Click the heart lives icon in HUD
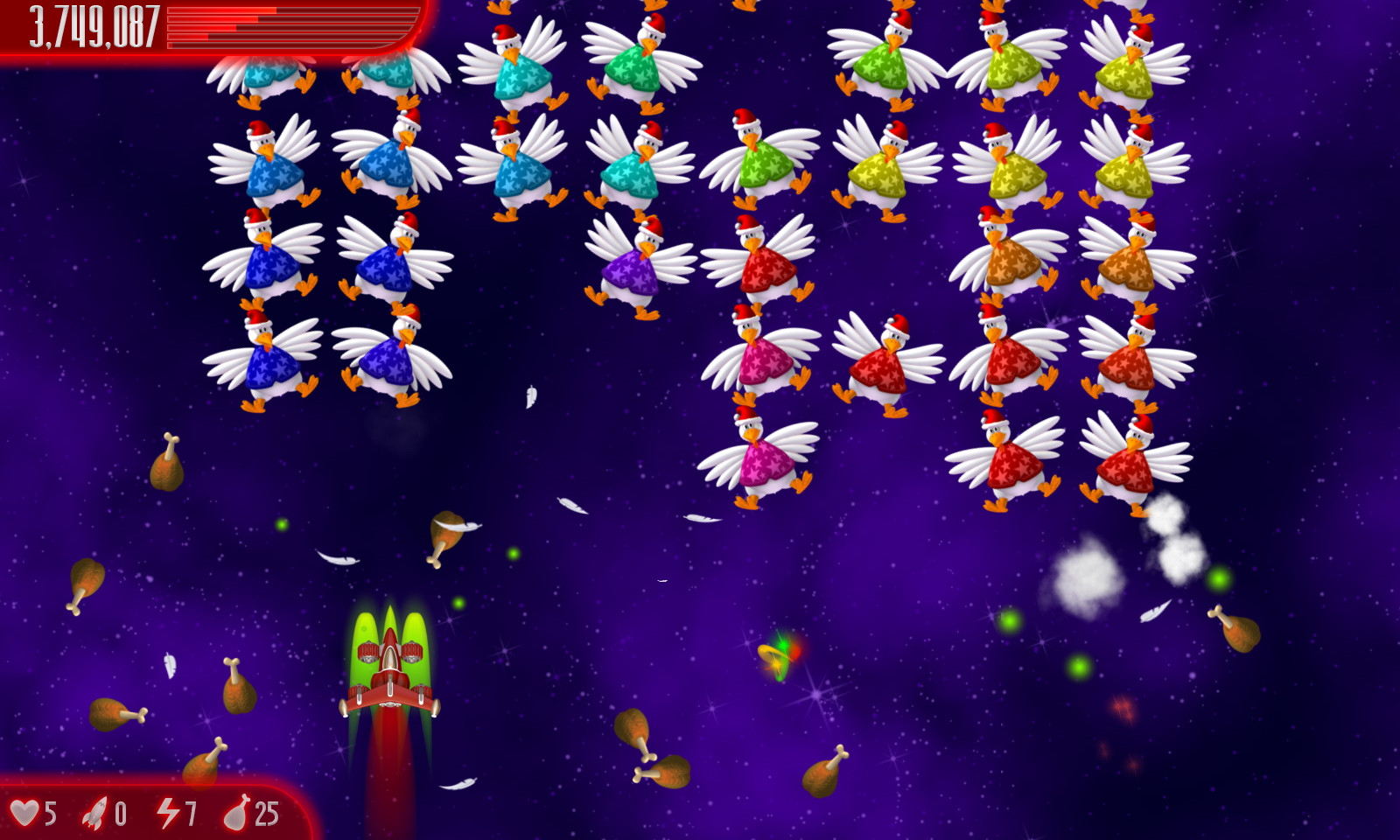 [x=28, y=812]
